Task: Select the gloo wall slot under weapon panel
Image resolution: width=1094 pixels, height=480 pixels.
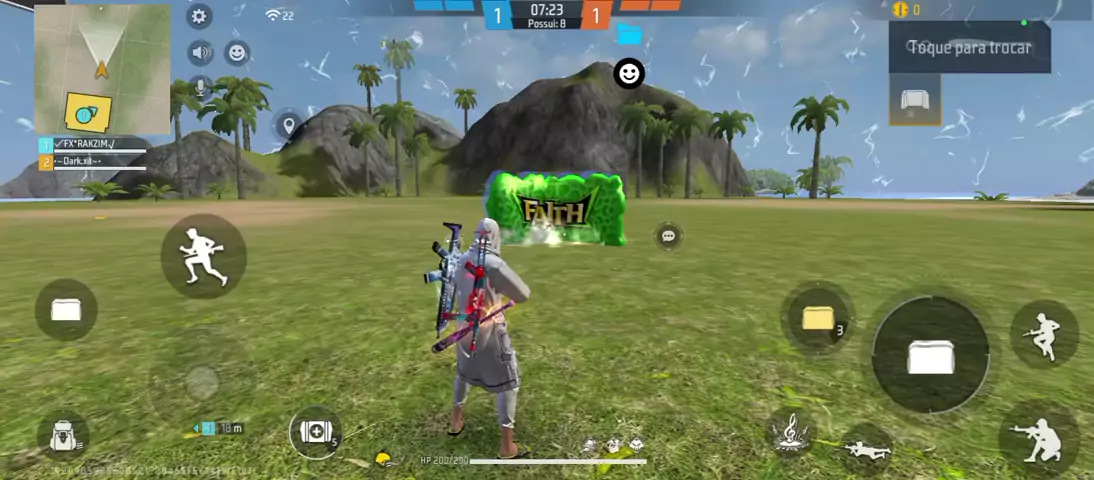Action: point(915,101)
